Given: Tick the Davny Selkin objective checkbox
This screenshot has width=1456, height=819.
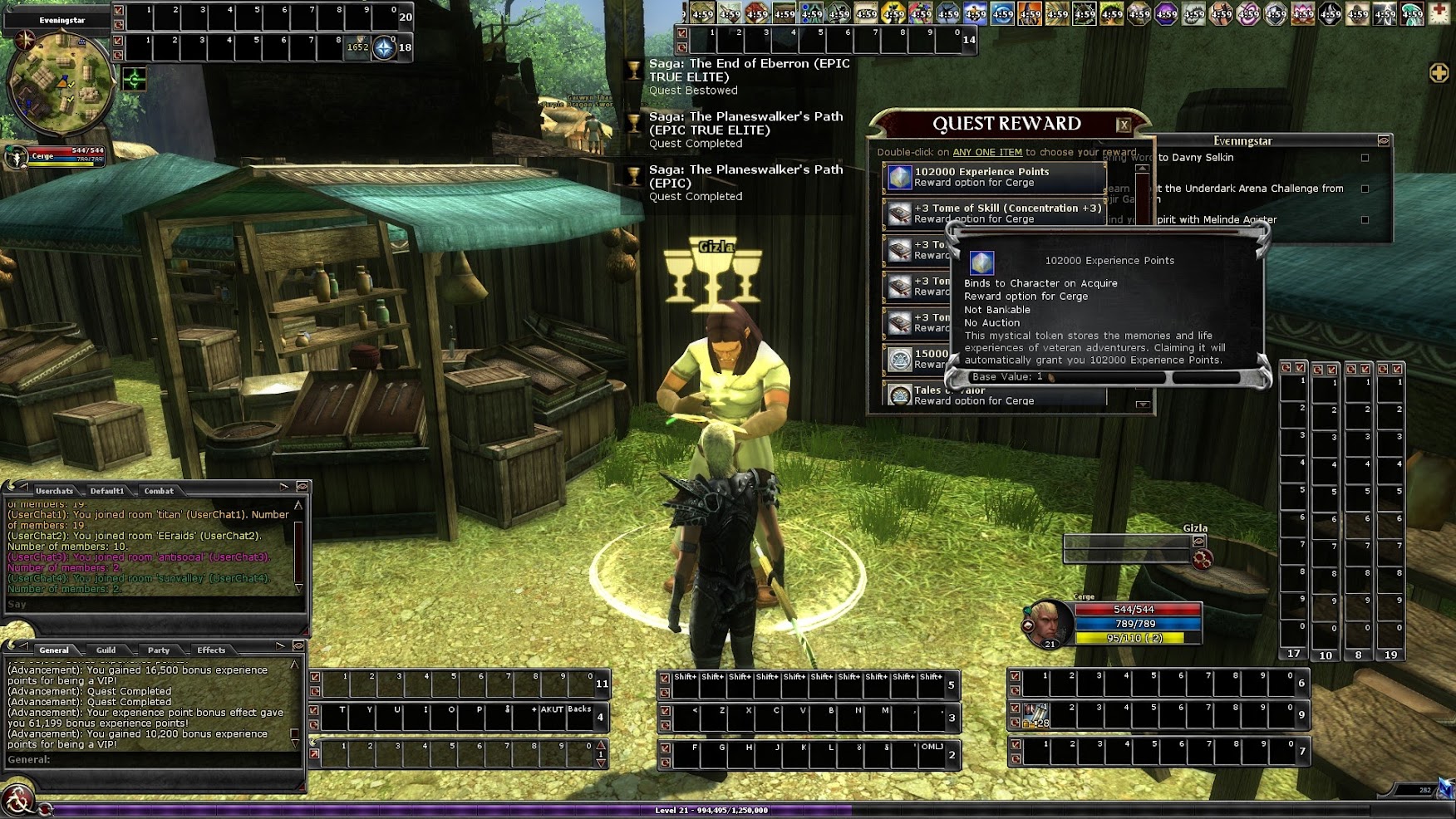Looking at the screenshot, I should coord(1365,158).
